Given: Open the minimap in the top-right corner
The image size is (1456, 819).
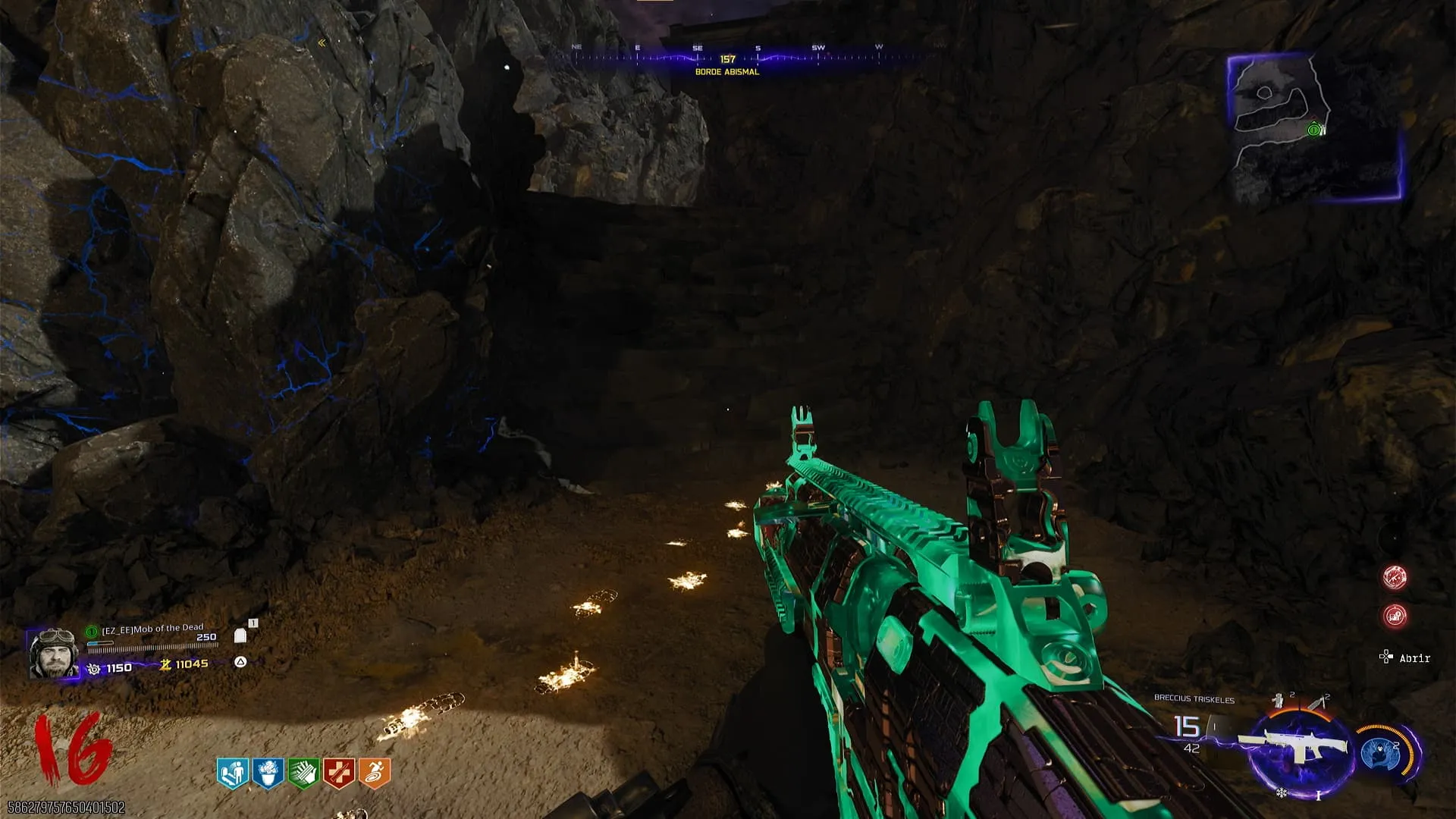Looking at the screenshot, I should tap(1313, 127).
